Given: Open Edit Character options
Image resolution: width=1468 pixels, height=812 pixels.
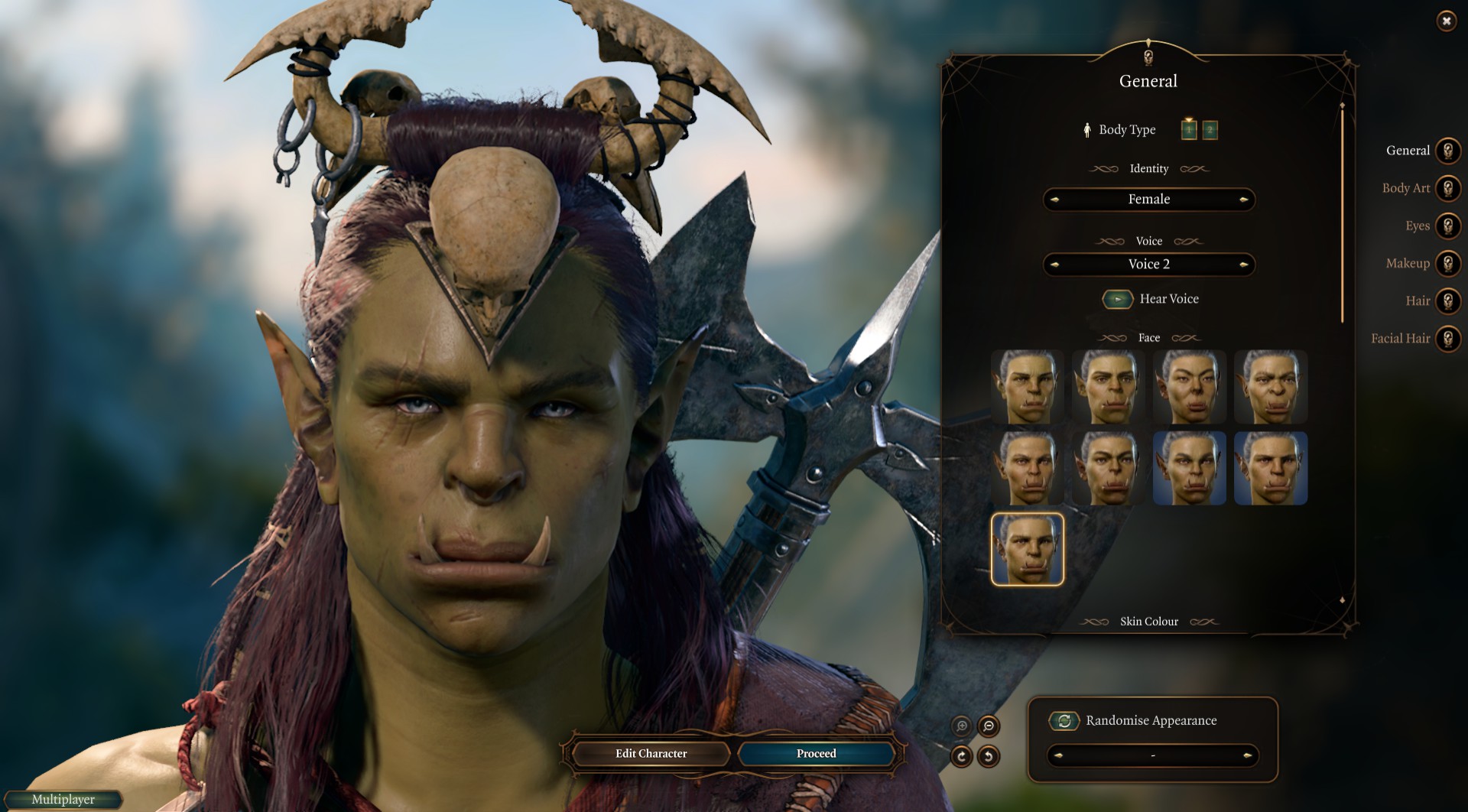Looking at the screenshot, I should (x=651, y=754).
